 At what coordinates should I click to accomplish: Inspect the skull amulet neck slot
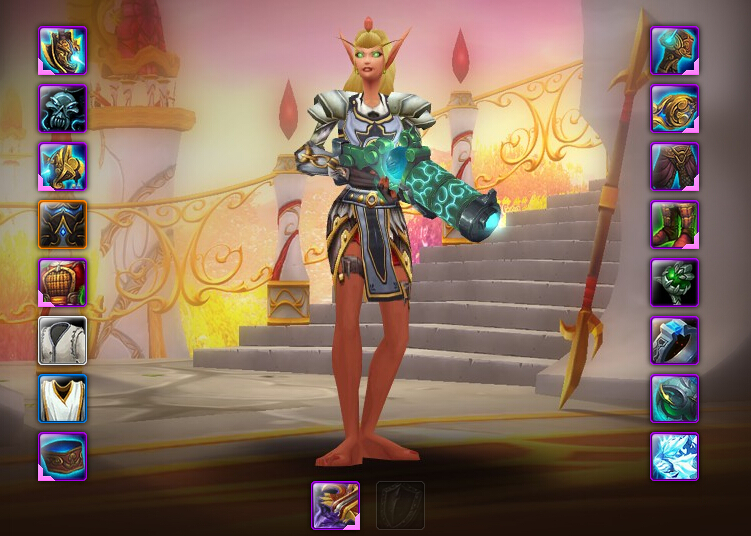coord(63,108)
